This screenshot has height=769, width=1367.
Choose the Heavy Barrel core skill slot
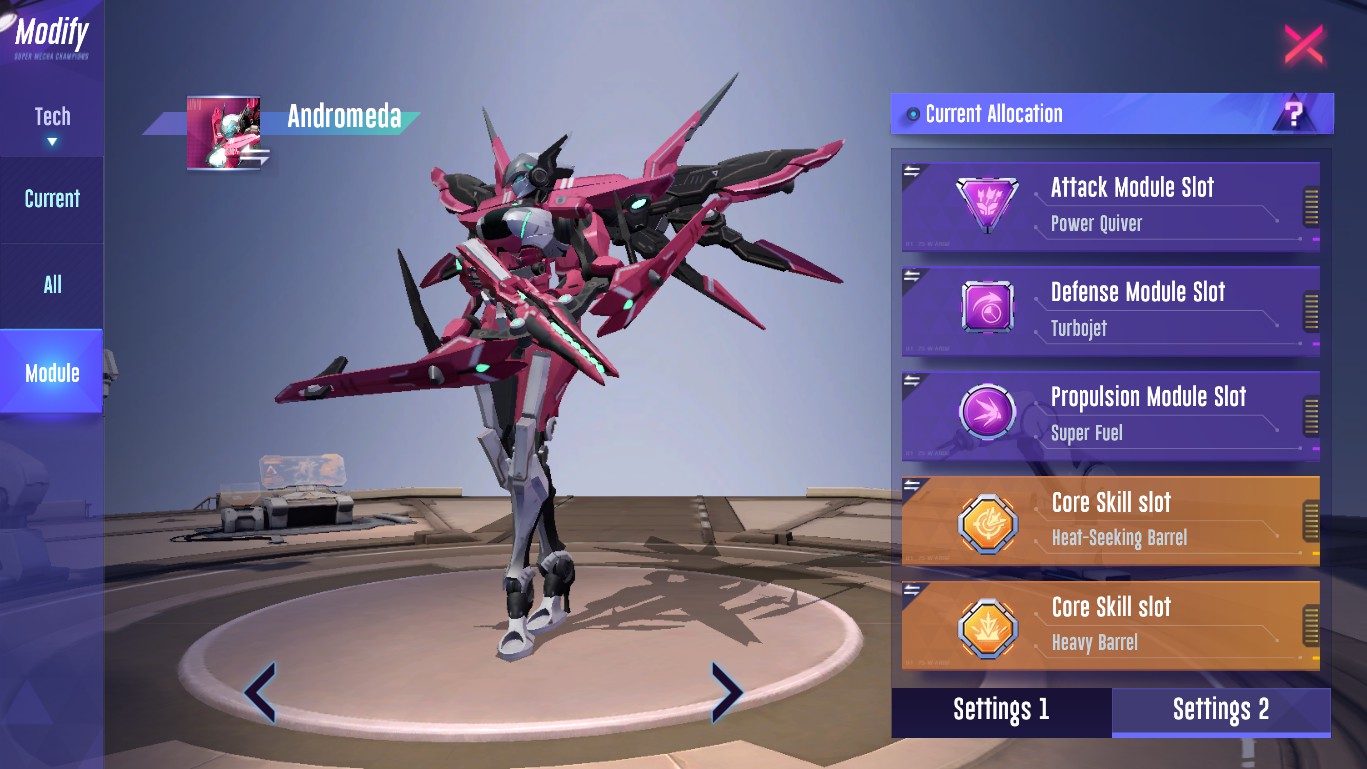point(1110,625)
